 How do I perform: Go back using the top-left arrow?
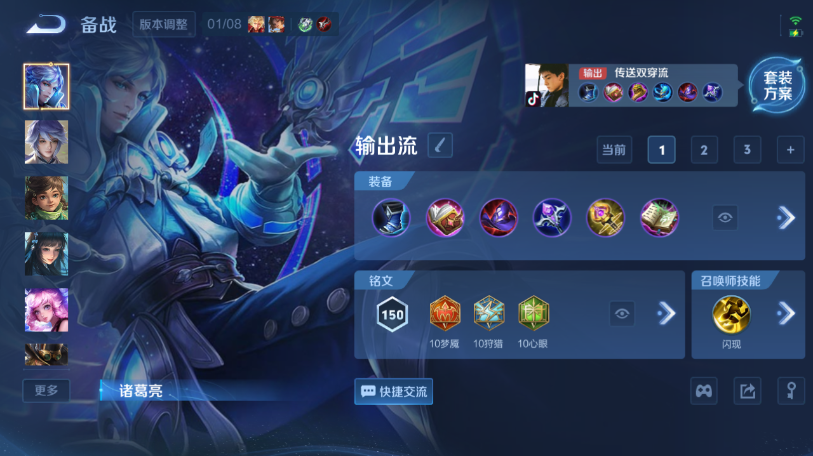click(44, 24)
